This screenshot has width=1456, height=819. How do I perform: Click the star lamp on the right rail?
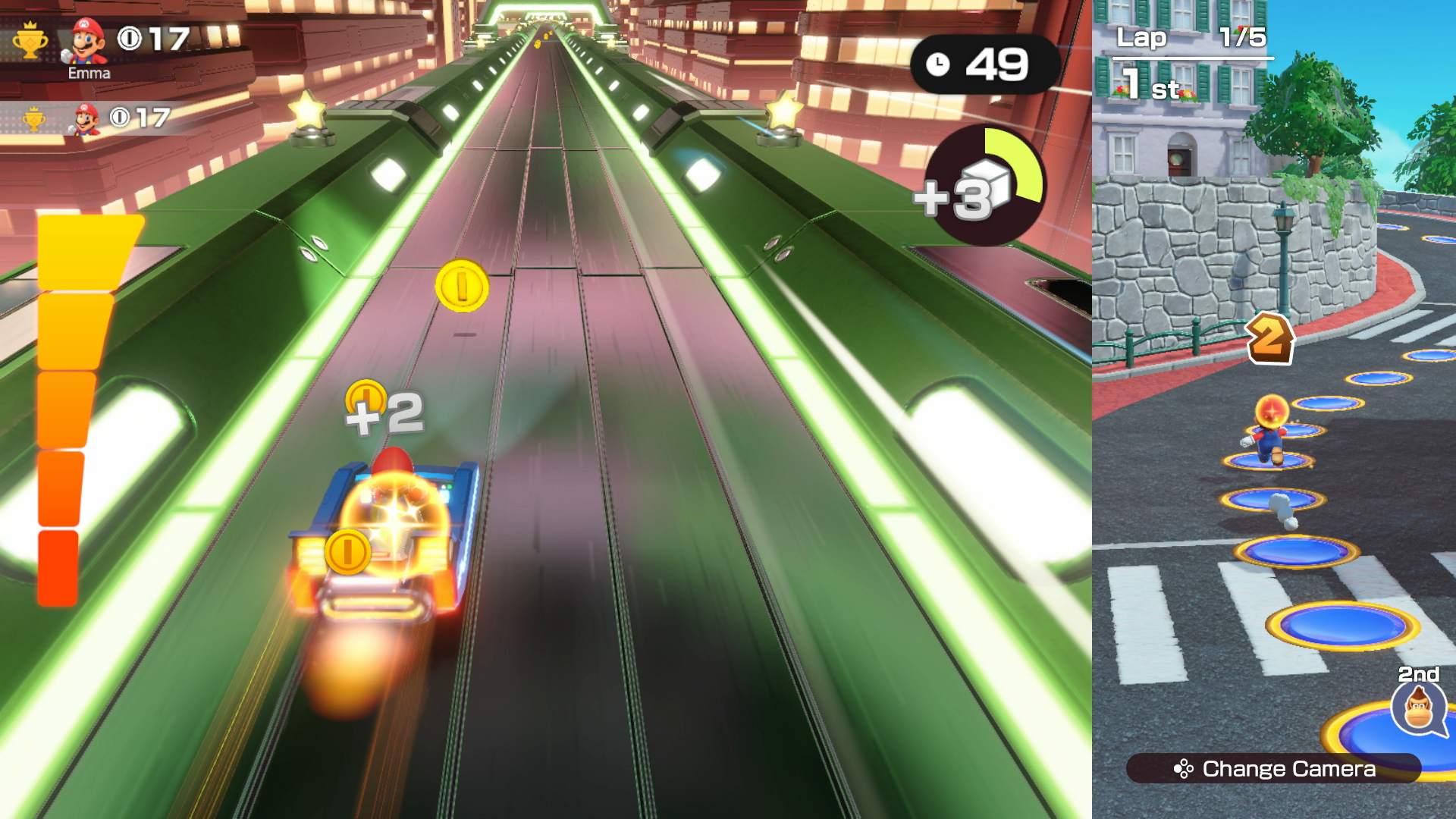coord(784,111)
